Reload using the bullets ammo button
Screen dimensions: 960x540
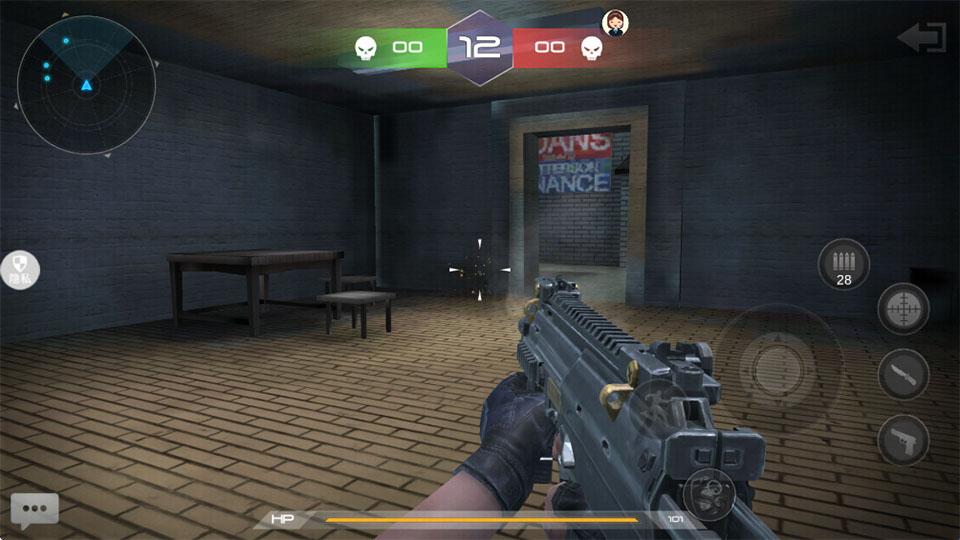[843, 264]
